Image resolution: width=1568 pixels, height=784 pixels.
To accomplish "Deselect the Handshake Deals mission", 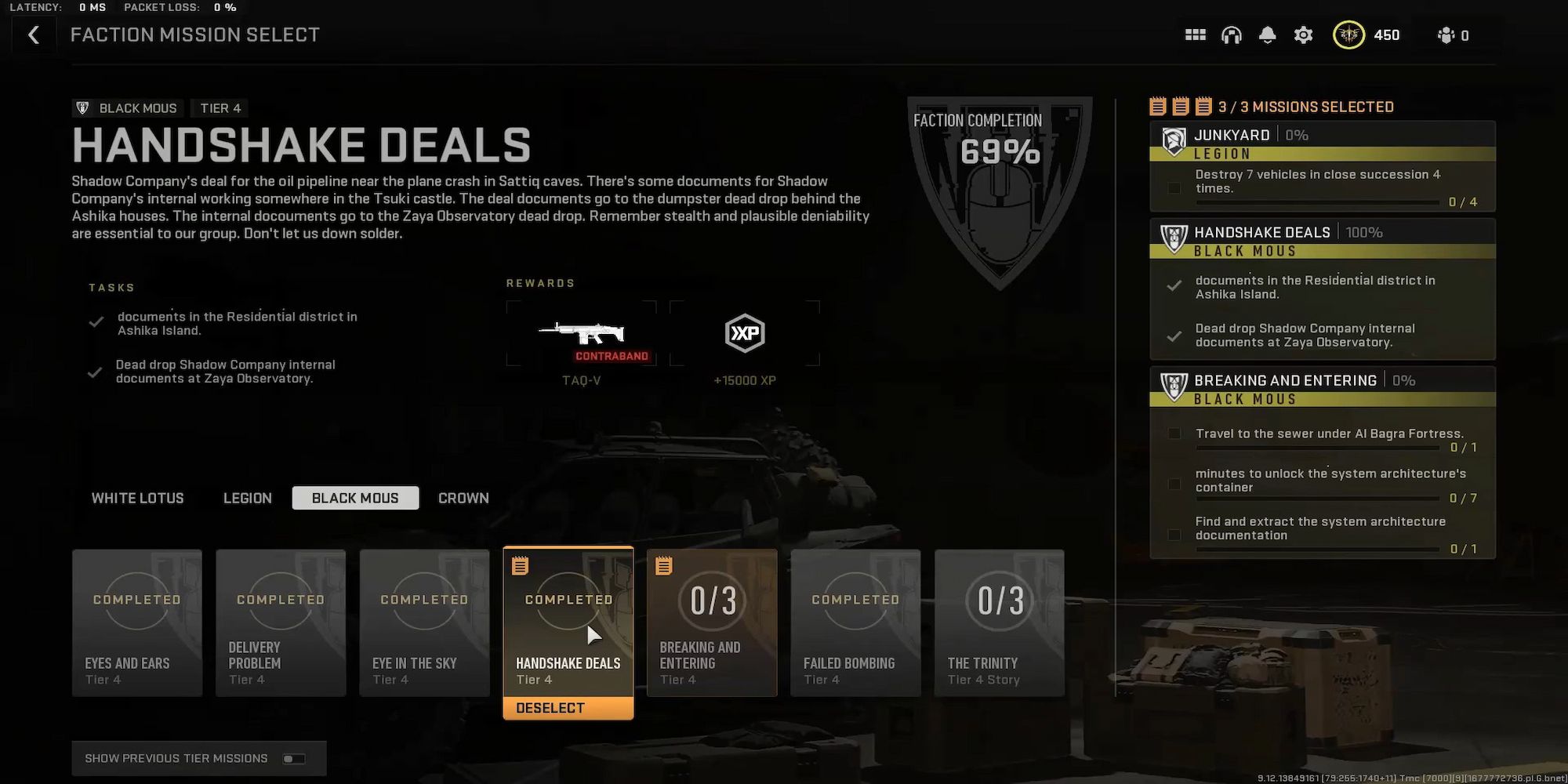I will [x=568, y=708].
